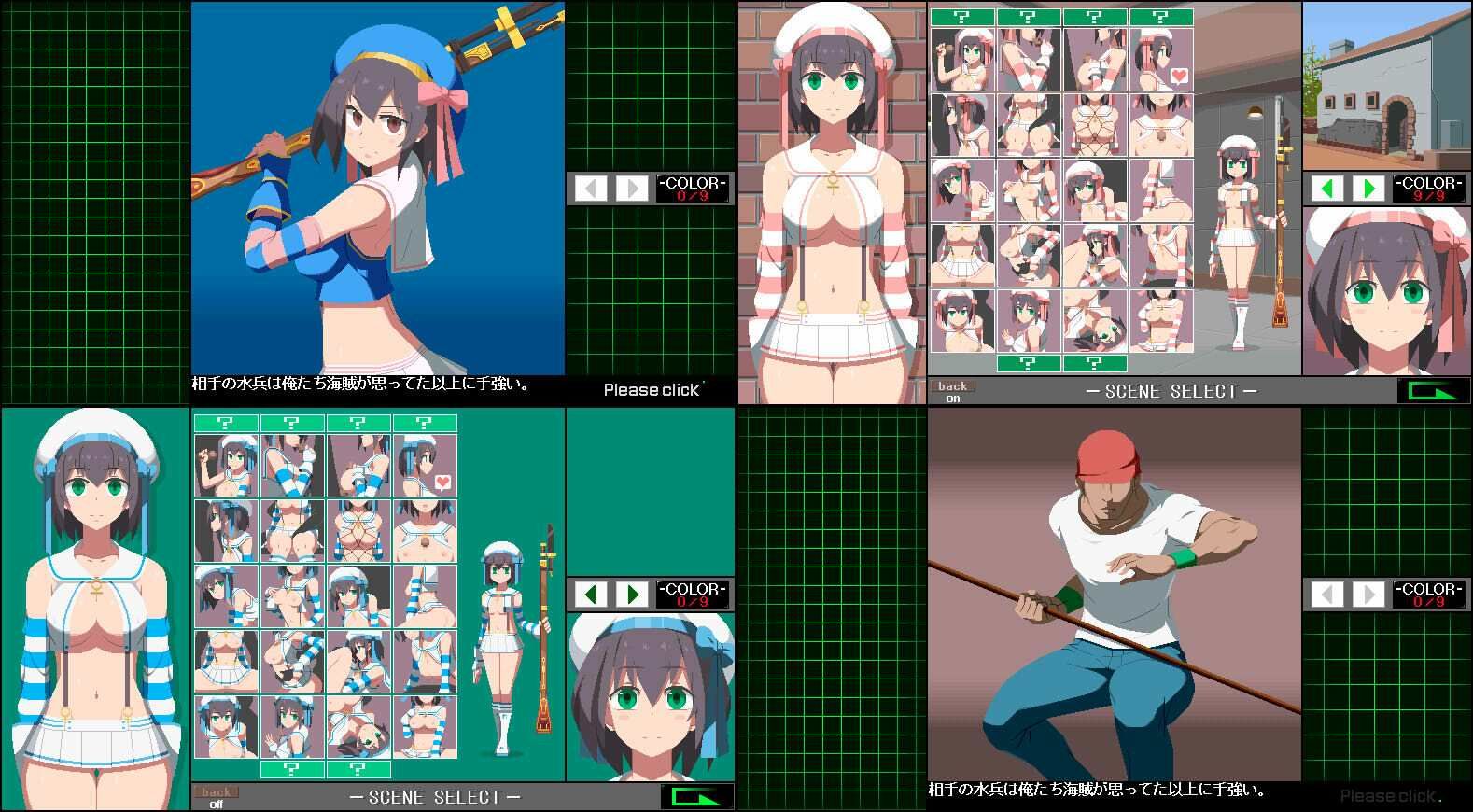Toggle the back setting currently set to off
Image resolution: width=1473 pixels, height=812 pixels.
[x=217, y=794]
